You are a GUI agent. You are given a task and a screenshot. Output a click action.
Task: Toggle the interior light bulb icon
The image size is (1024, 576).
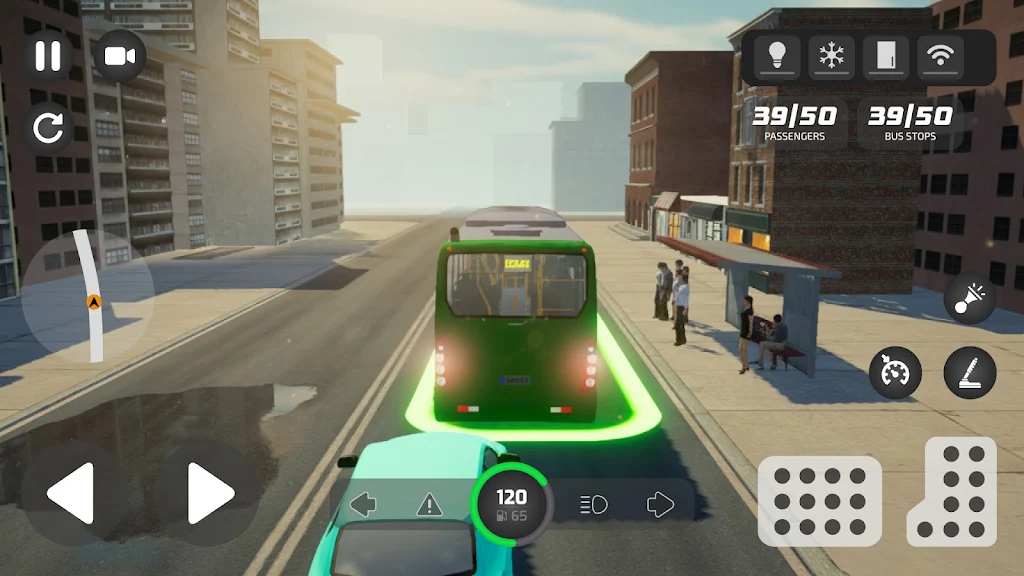tap(777, 57)
